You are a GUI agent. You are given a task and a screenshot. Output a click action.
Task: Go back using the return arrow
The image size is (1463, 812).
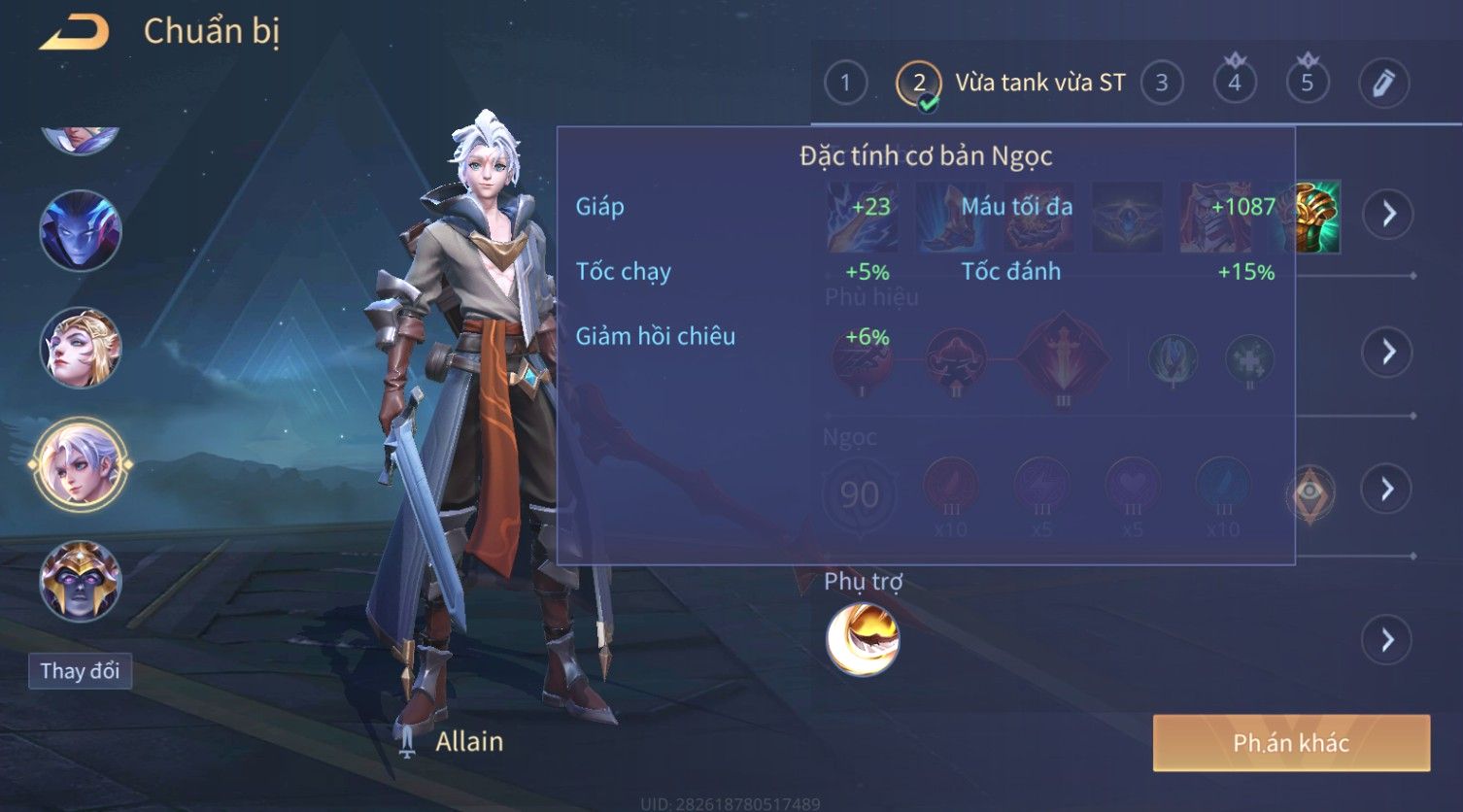[74, 33]
